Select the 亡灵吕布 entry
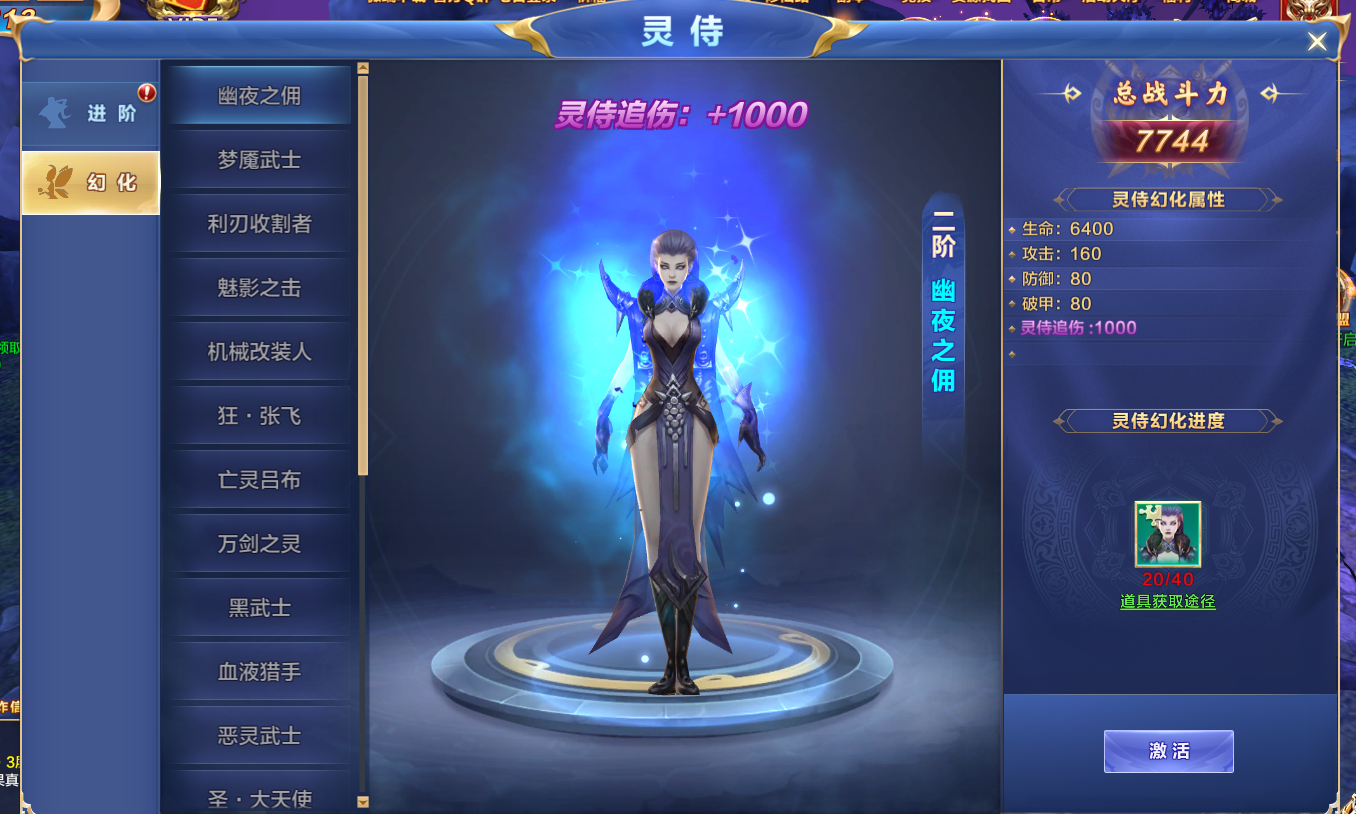Image resolution: width=1356 pixels, height=814 pixels. (x=259, y=480)
